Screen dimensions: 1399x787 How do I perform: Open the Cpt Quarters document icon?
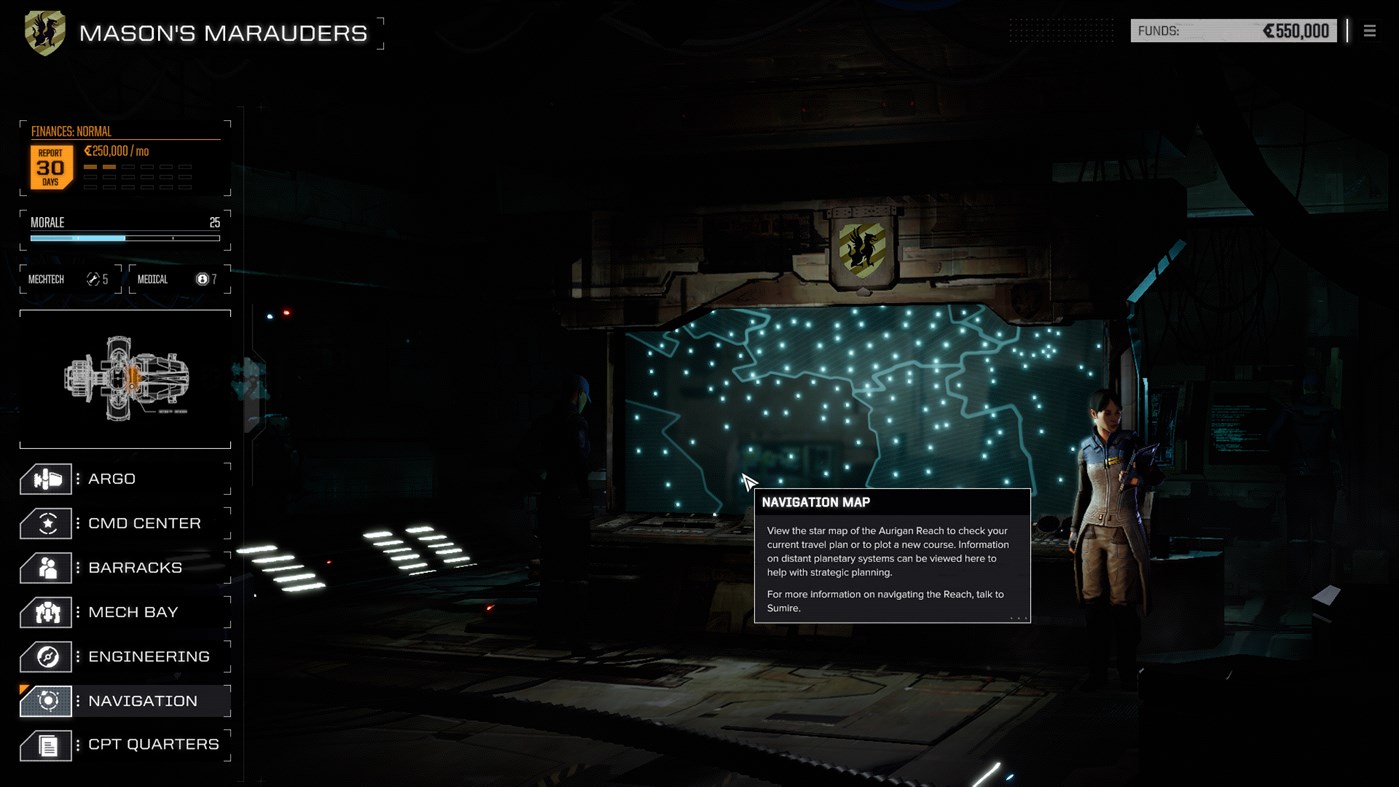[x=45, y=744]
